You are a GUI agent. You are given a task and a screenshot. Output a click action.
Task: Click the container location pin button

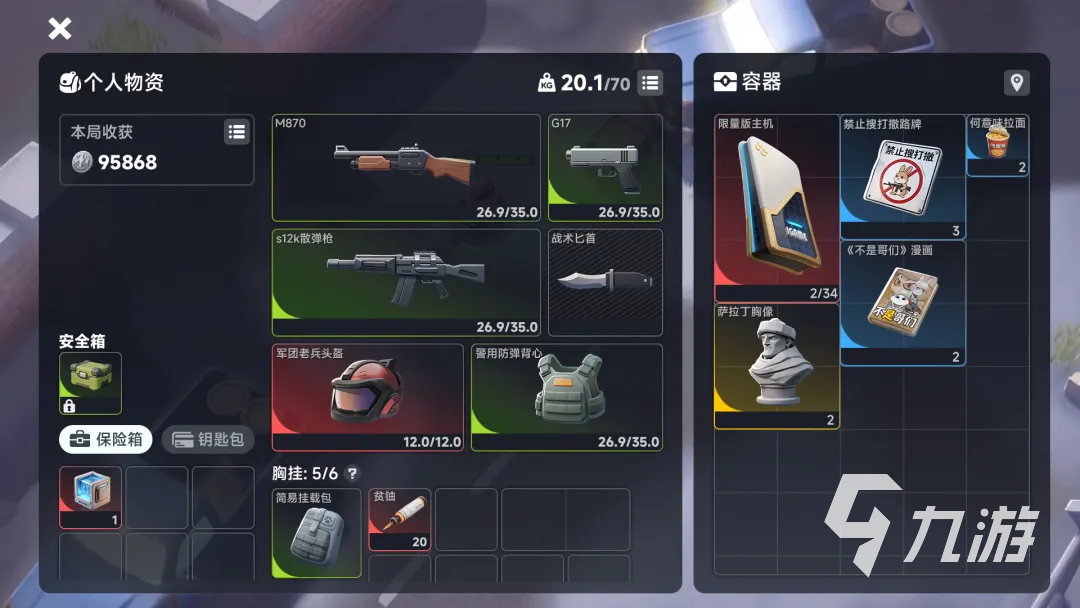tap(1016, 83)
